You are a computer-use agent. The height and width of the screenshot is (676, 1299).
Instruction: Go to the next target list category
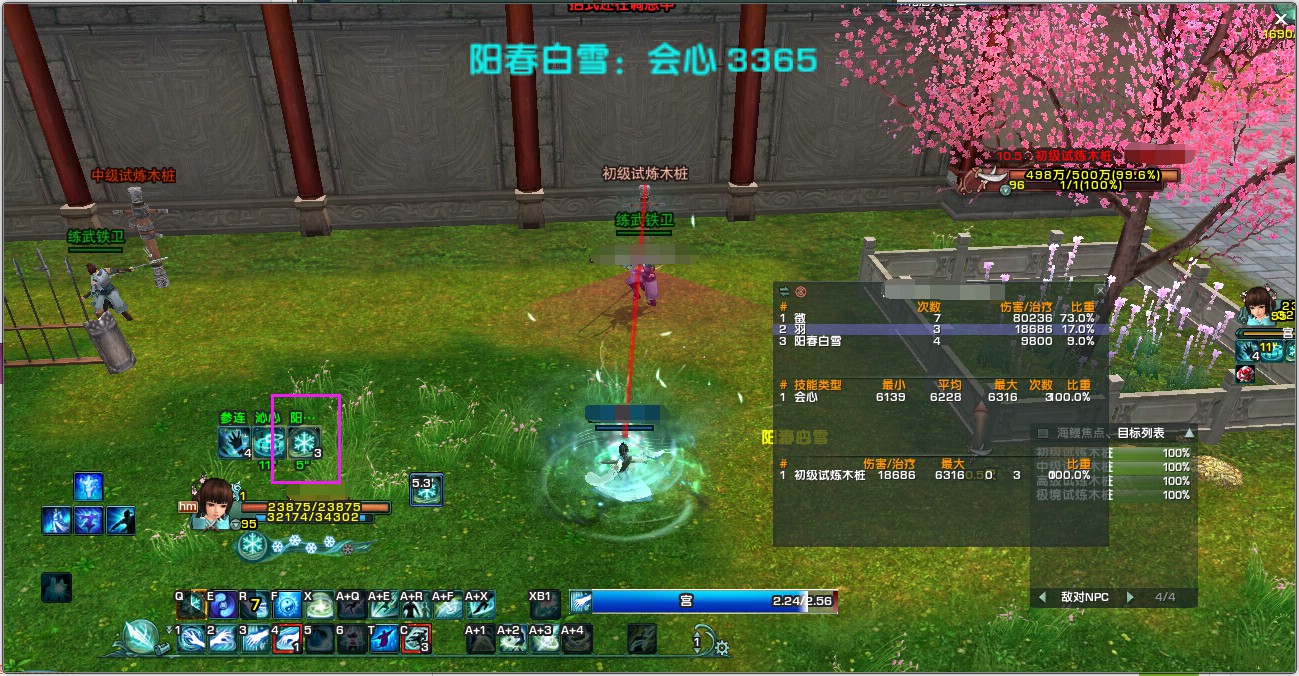[x=1131, y=597]
